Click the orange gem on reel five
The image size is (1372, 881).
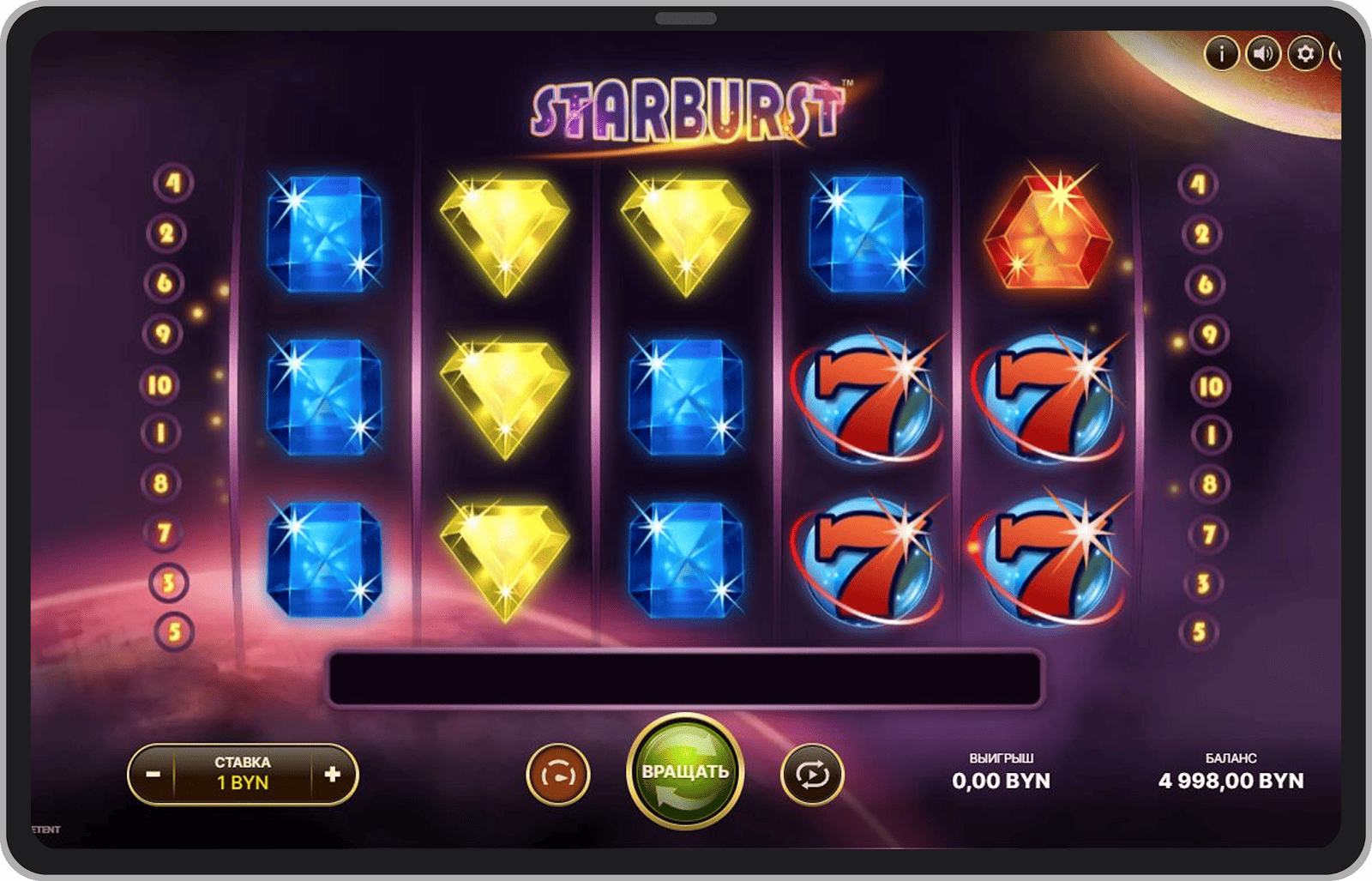tap(1050, 232)
